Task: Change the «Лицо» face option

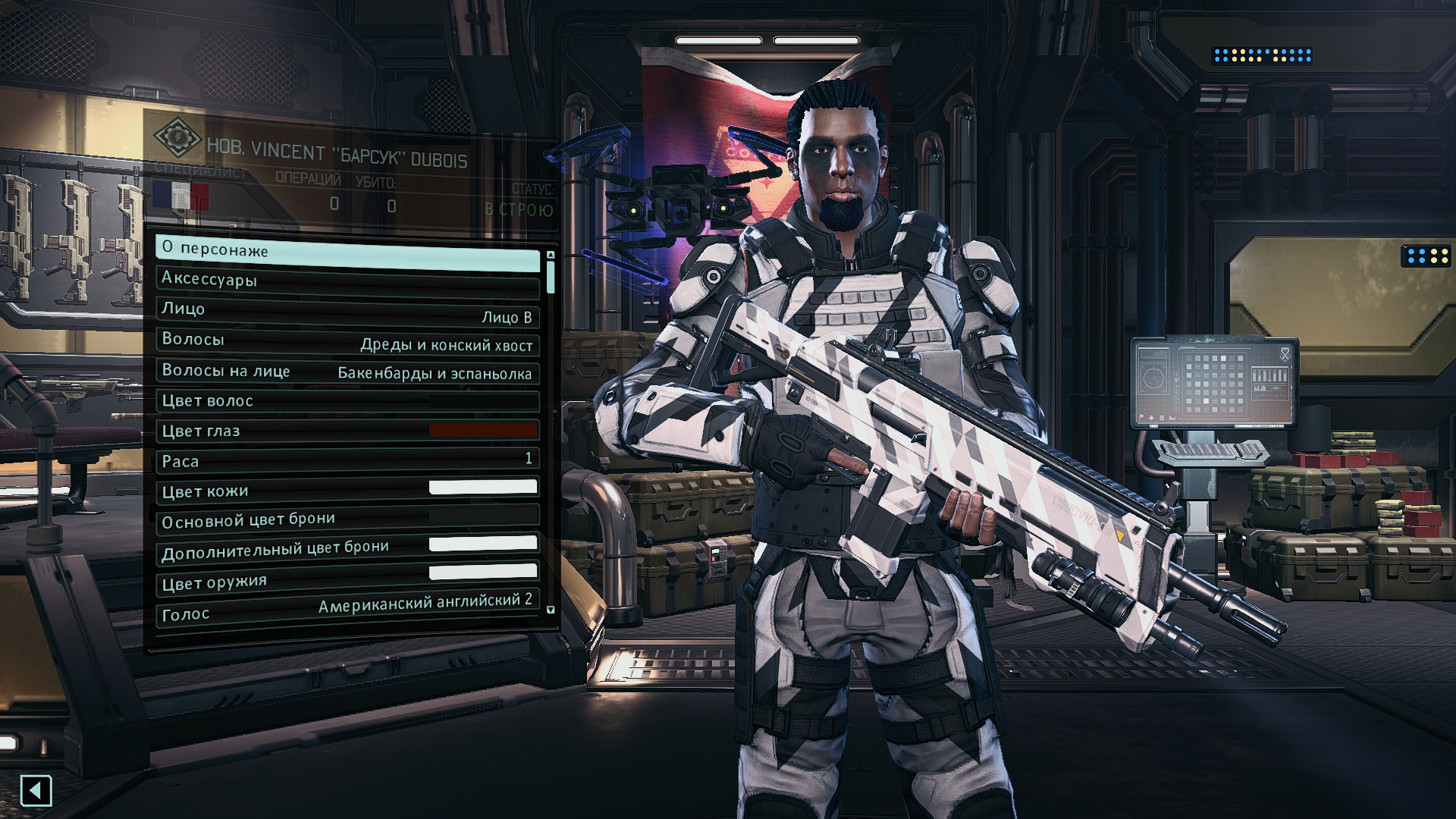Action: (x=347, y=312)
